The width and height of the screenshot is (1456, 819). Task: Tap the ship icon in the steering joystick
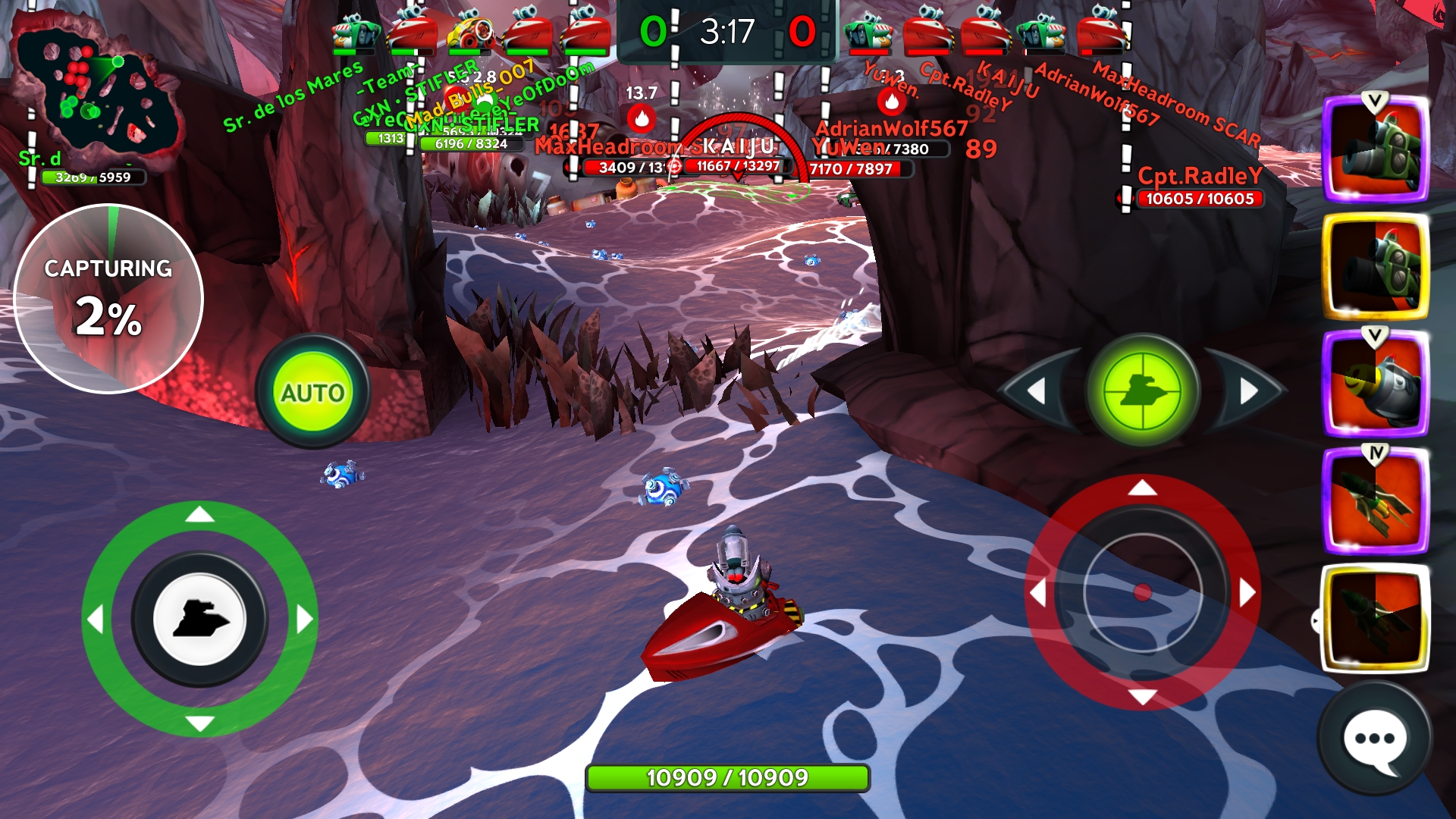pos(199,620)
